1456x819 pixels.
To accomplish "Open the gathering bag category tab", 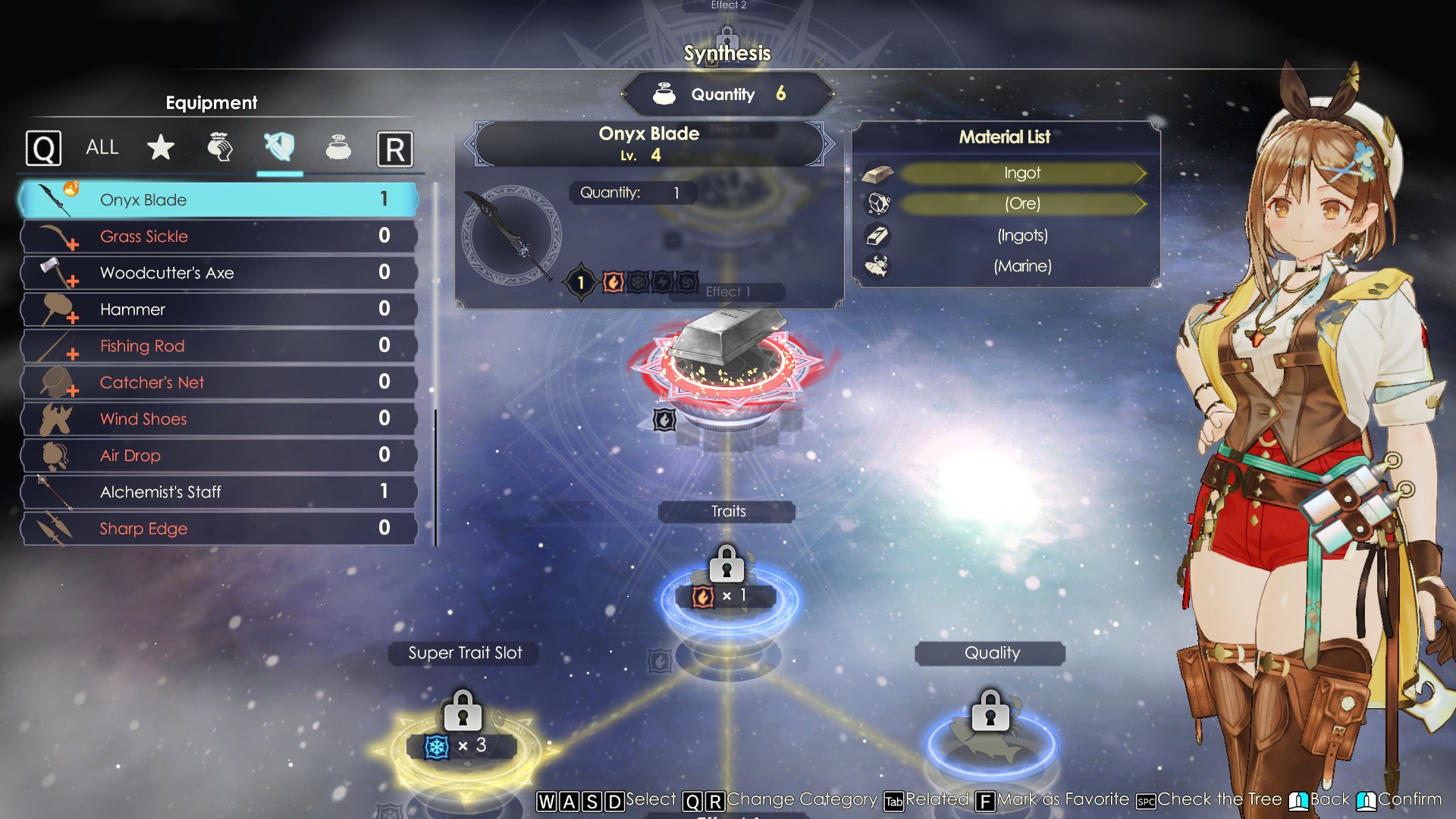I will pos(220,148).
